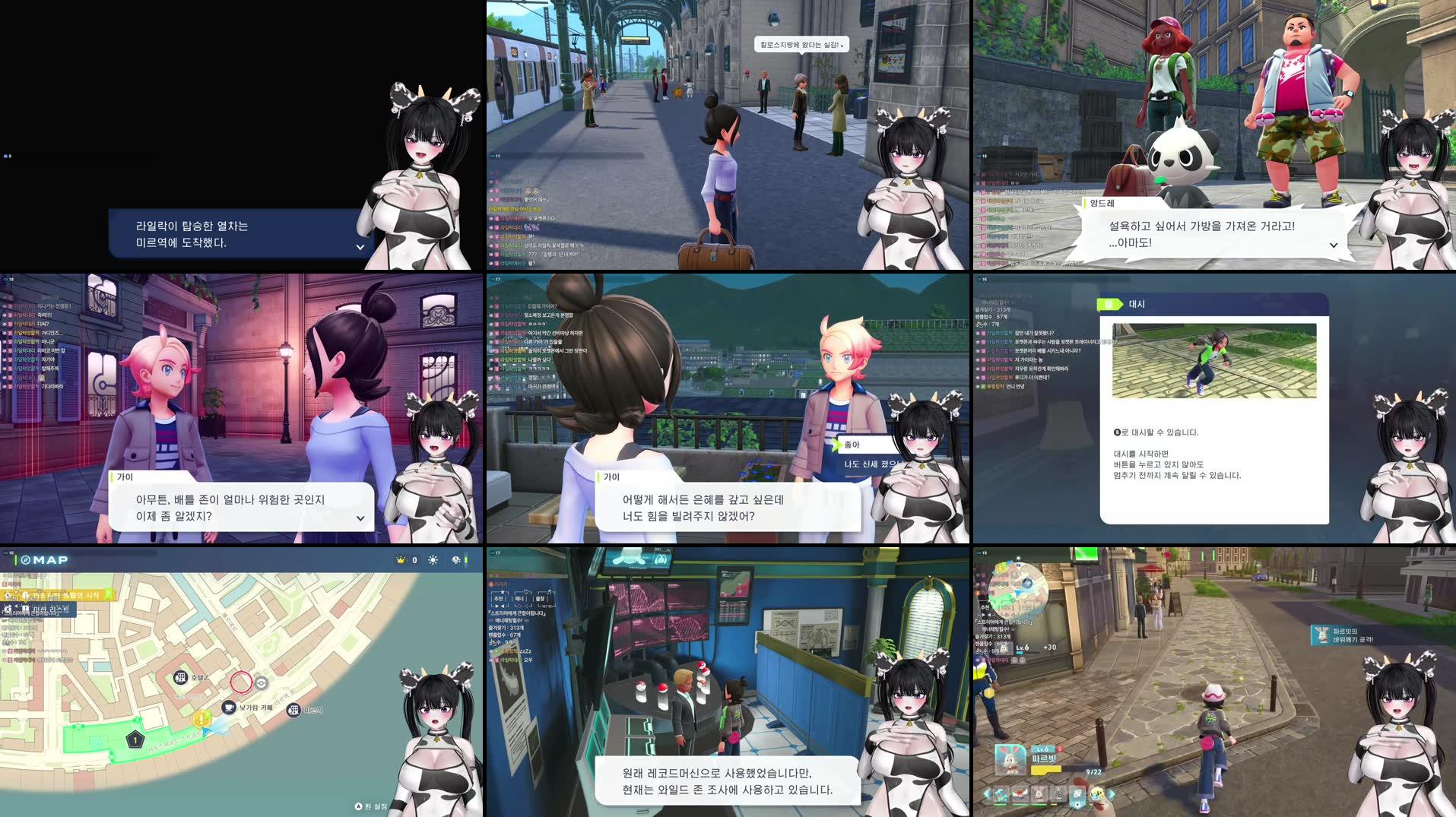Click the 미르역 station icon on the map
1456x817 pixels.
293,710
